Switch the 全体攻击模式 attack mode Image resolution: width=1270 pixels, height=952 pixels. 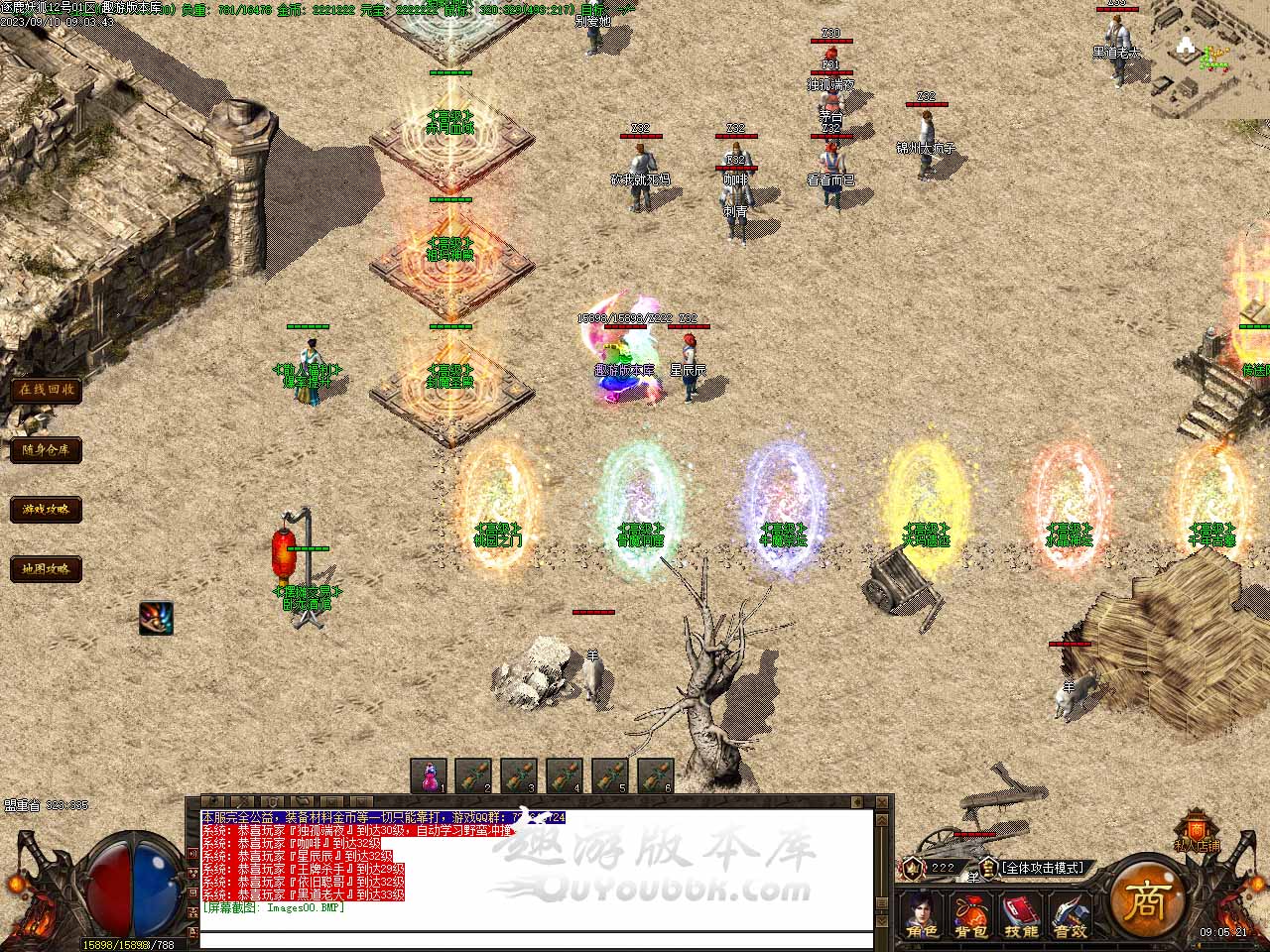[x=1044, y=868]
